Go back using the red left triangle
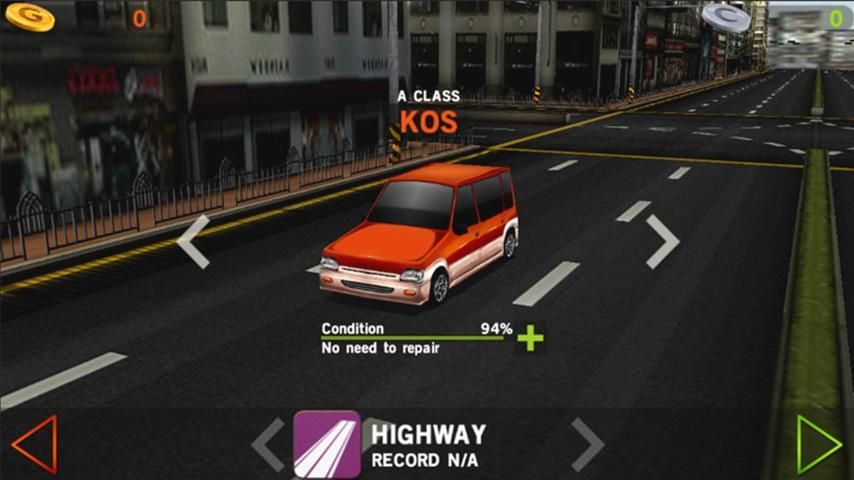Viewport: 854px width, 480px height. 34,444
